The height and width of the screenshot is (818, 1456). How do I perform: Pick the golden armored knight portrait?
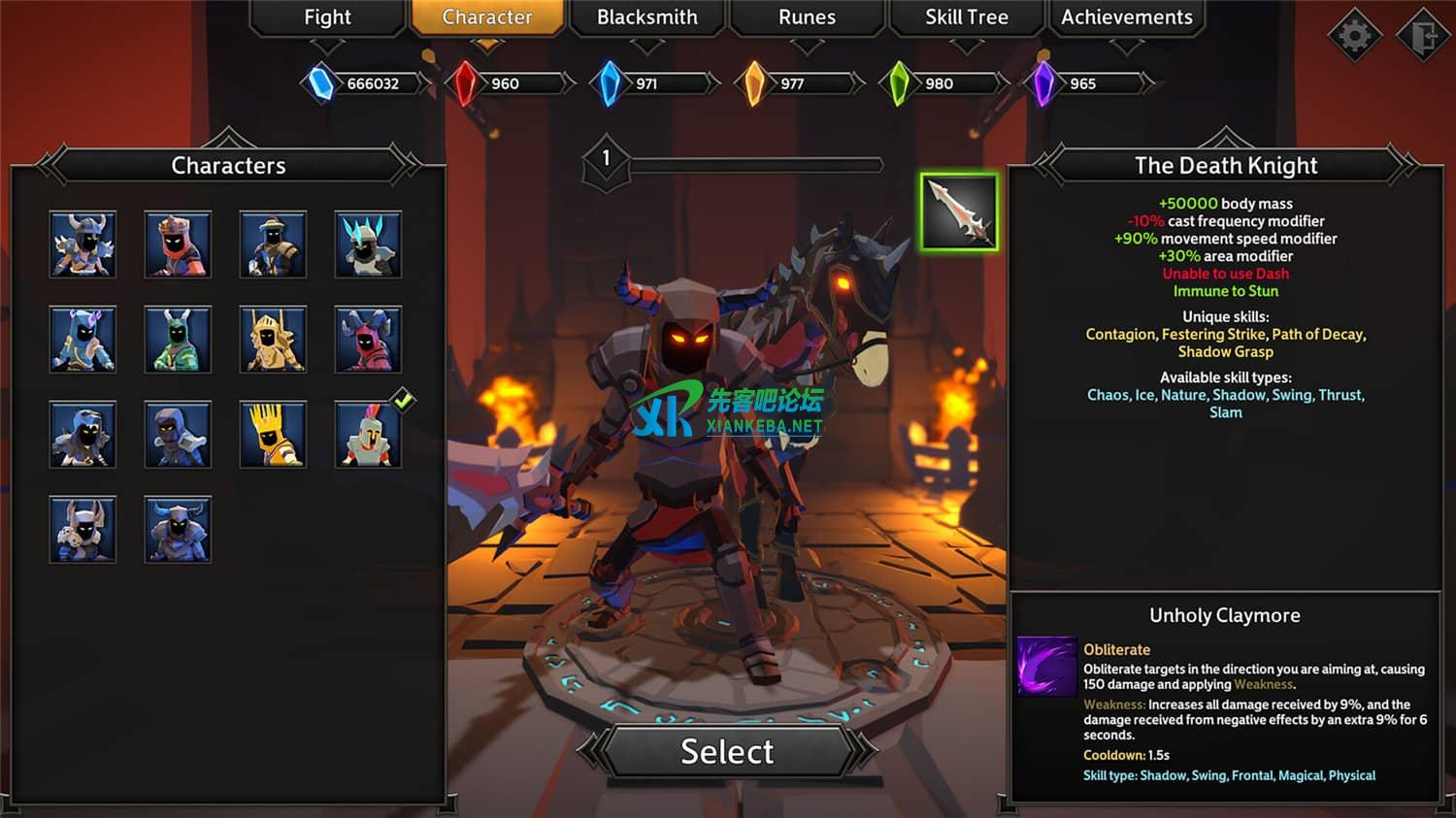273,340
